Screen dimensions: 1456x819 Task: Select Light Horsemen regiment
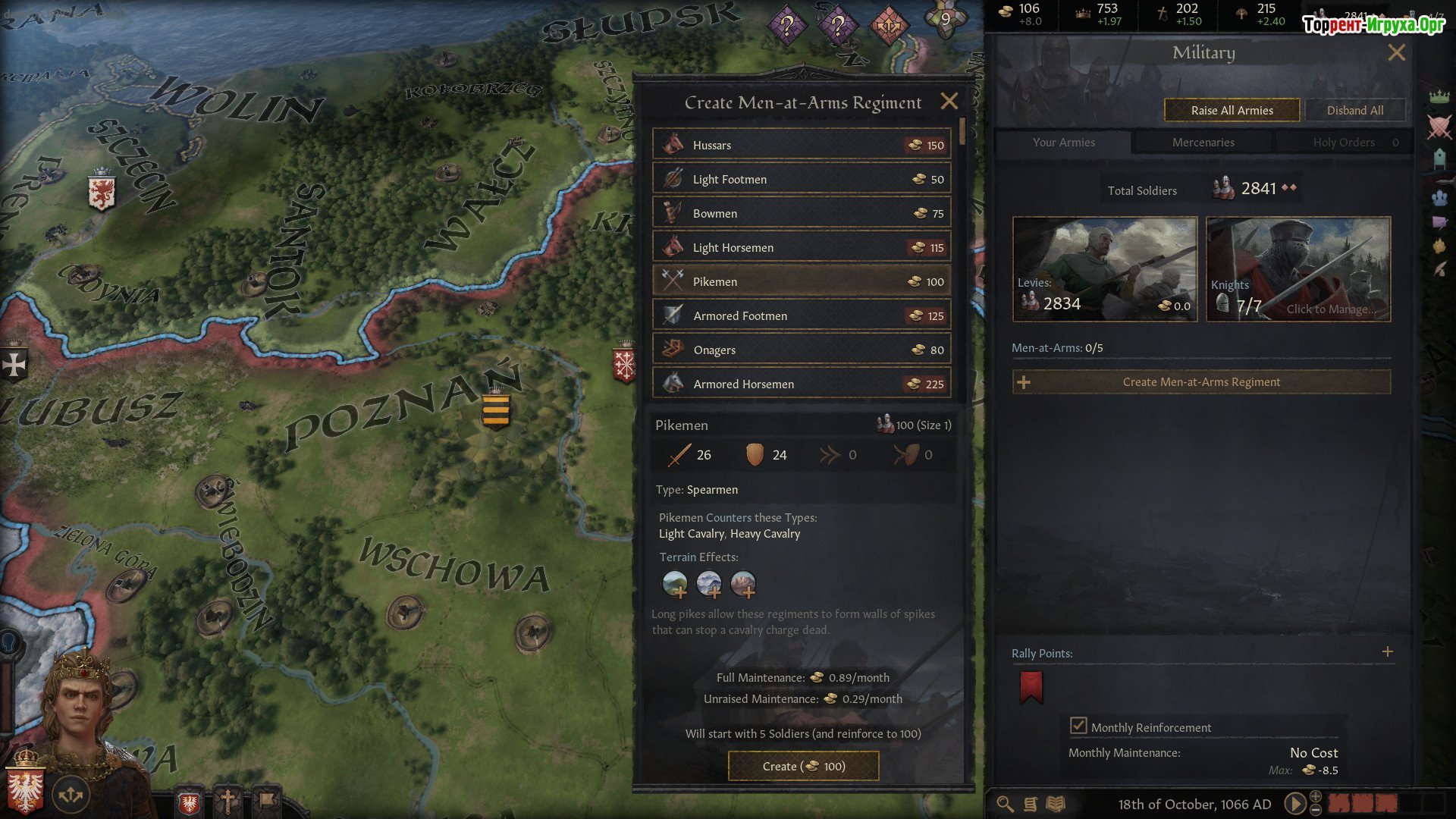tap(802, 247)
